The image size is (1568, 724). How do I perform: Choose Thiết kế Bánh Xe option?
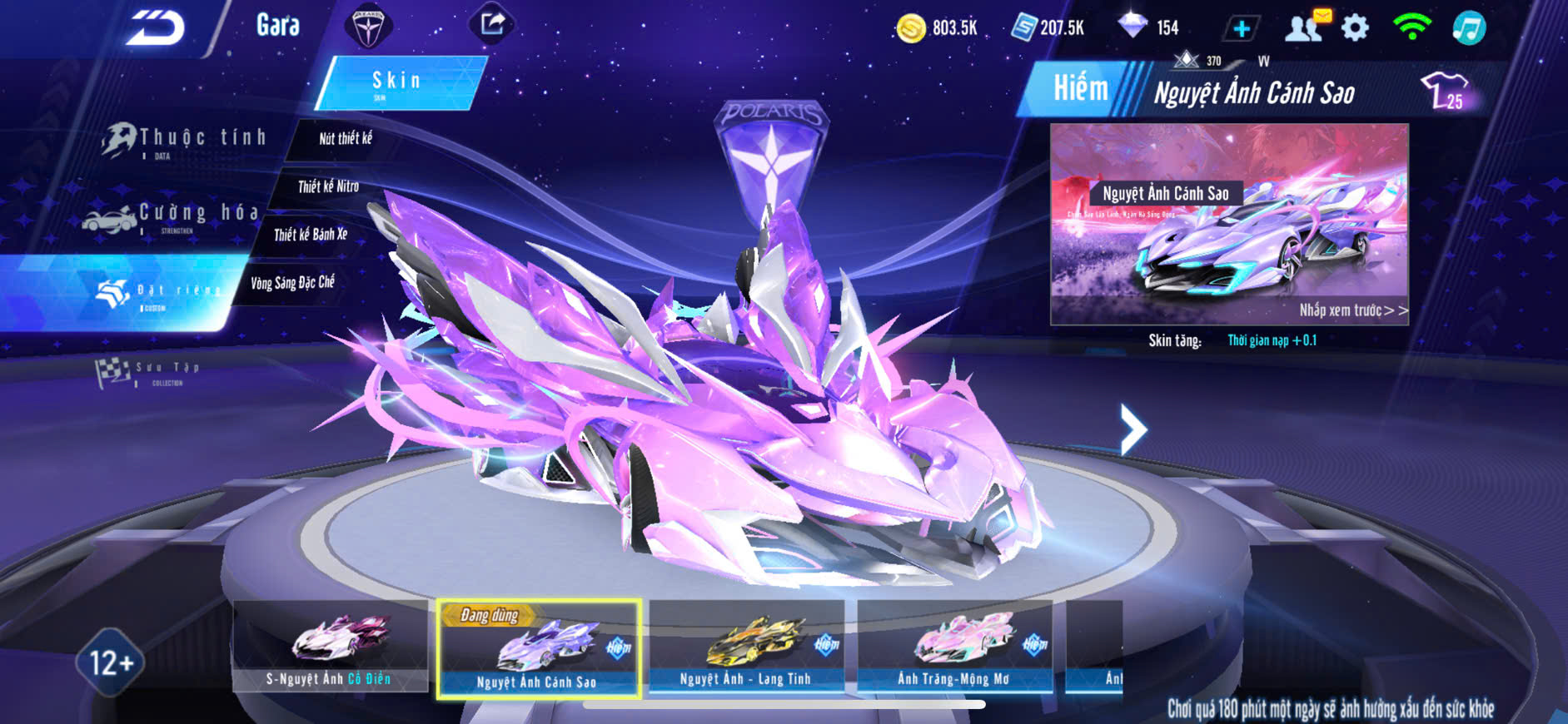click(311, 235)
